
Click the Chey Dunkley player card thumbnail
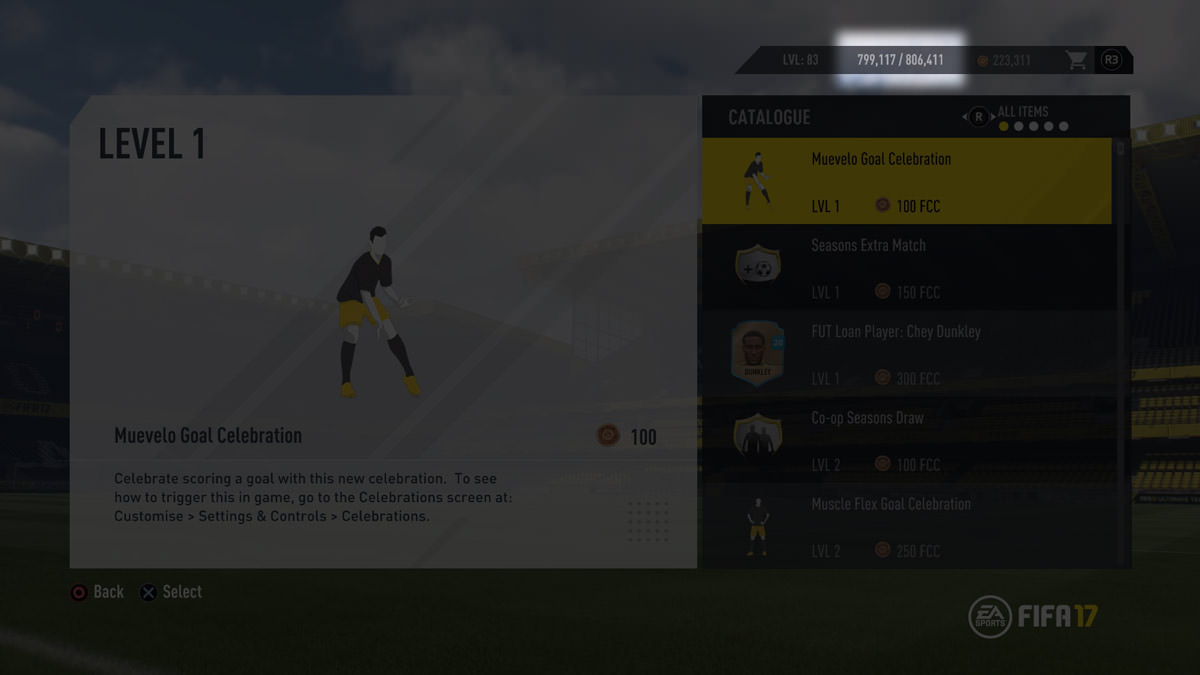tap(758, 354)
